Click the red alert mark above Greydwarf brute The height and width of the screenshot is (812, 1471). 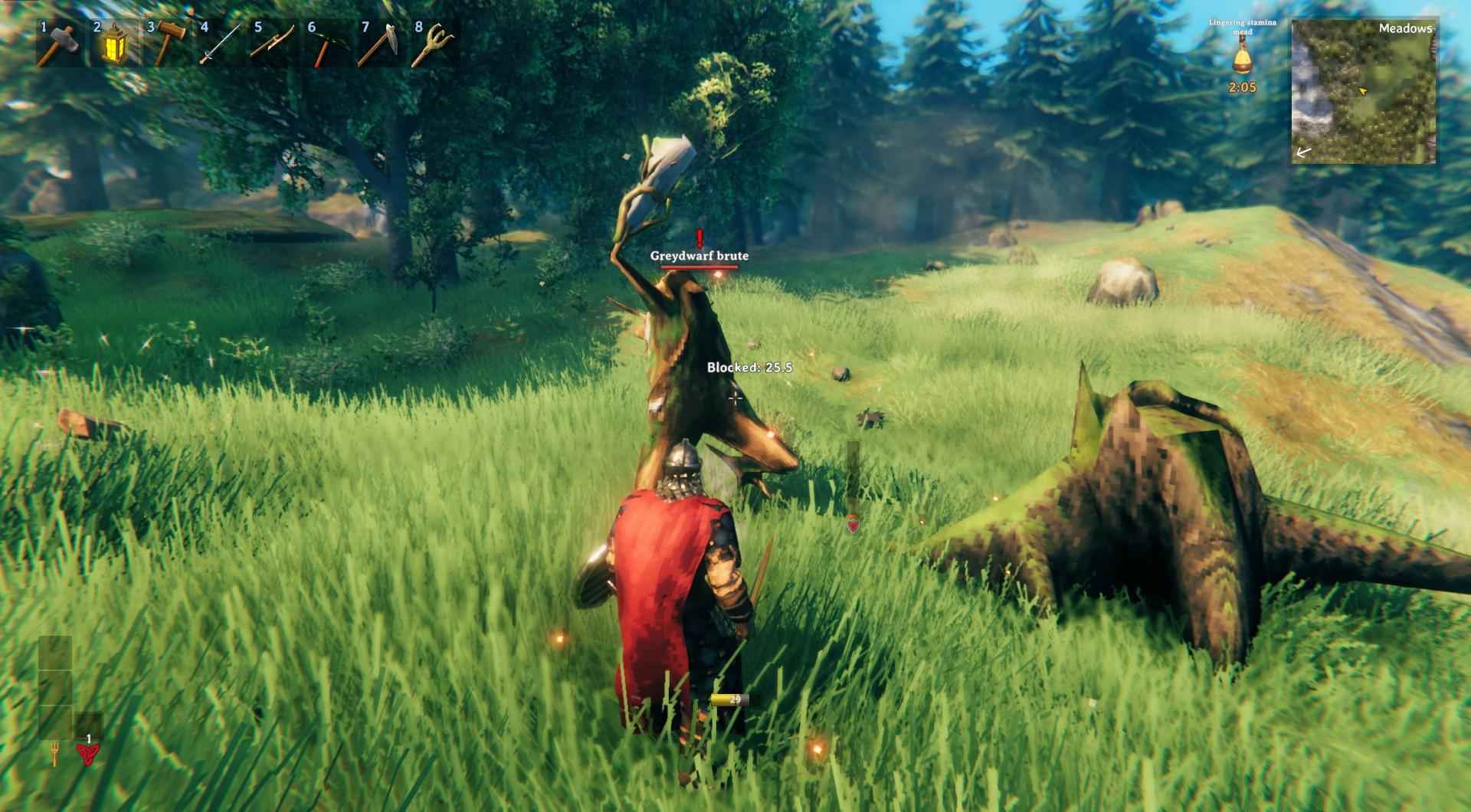699,239
